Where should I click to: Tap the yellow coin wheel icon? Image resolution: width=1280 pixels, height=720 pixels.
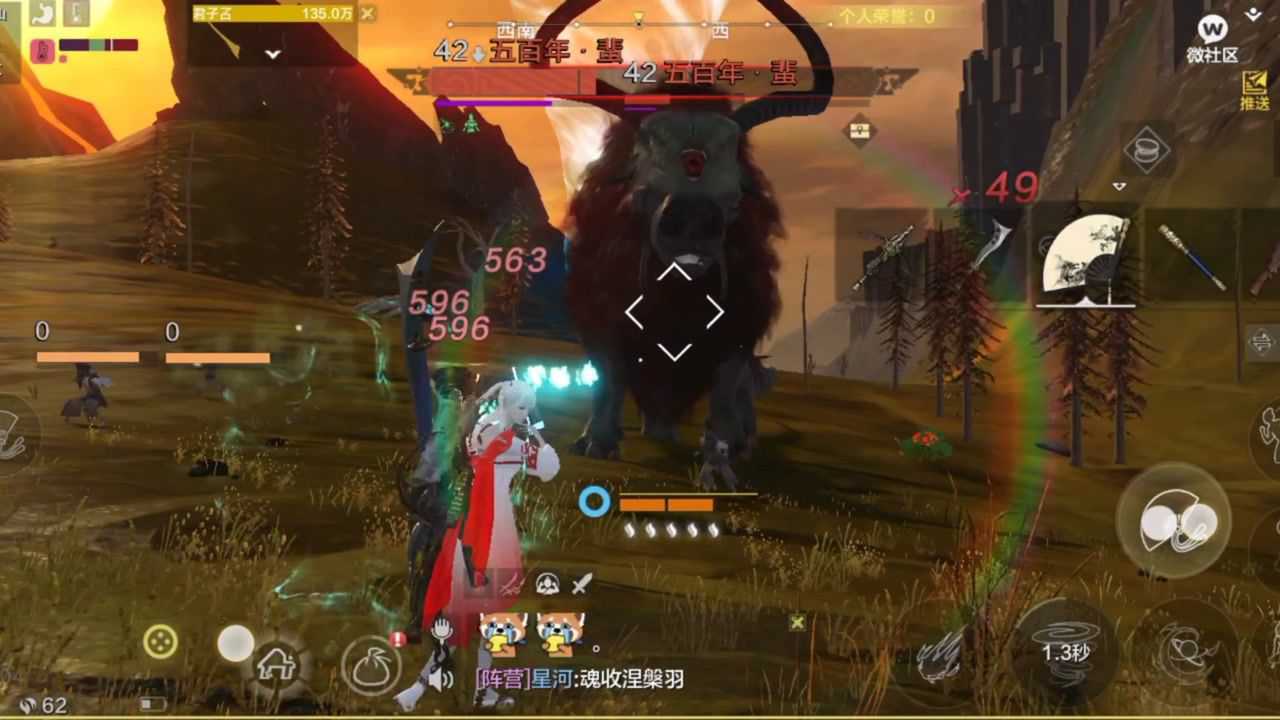pos(160,640)
